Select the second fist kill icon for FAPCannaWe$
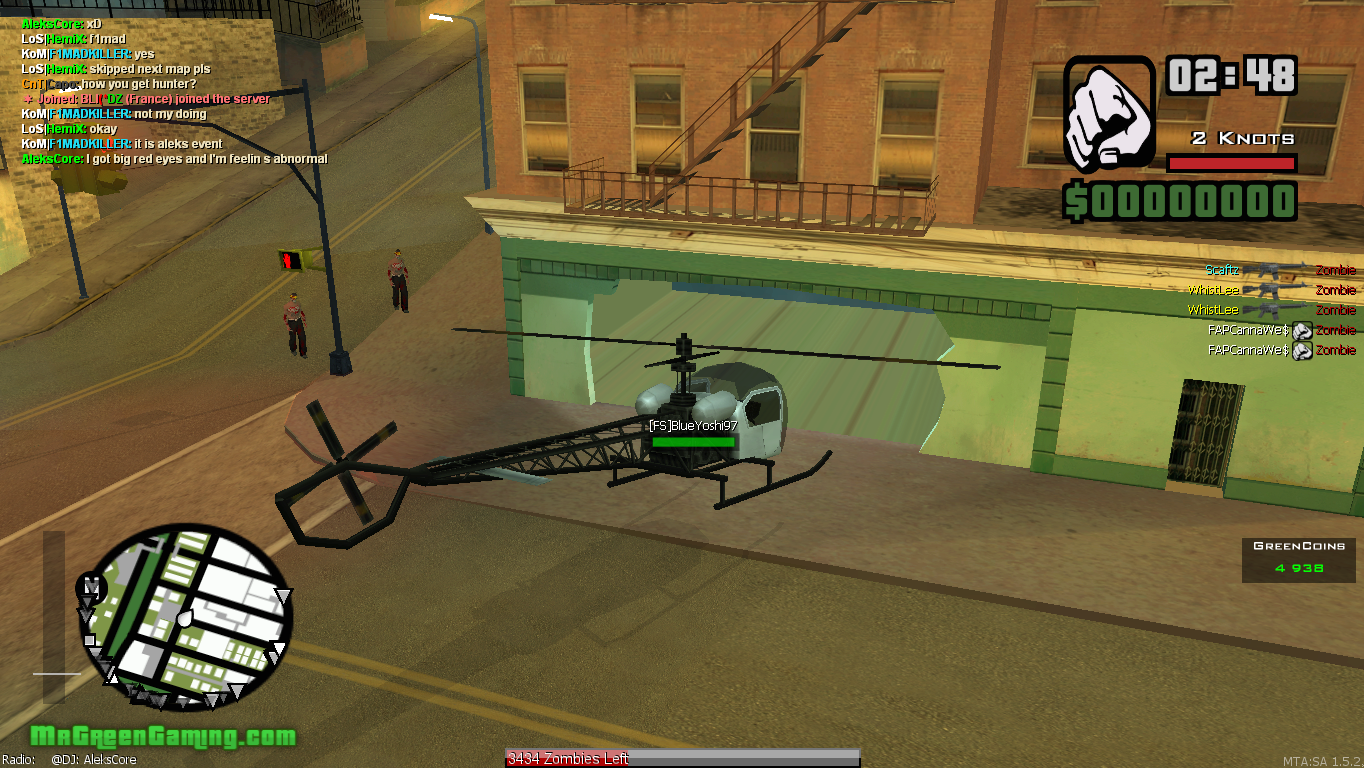1364x768 pixels. (1301, 349)
